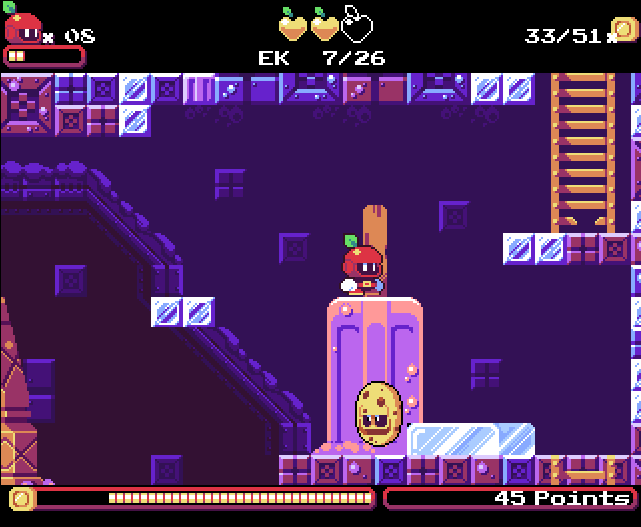Image resolution: width=641 pixels, height=527 pixels.
Task: Select the empty apple heart outline
Action: coord(357,24)
